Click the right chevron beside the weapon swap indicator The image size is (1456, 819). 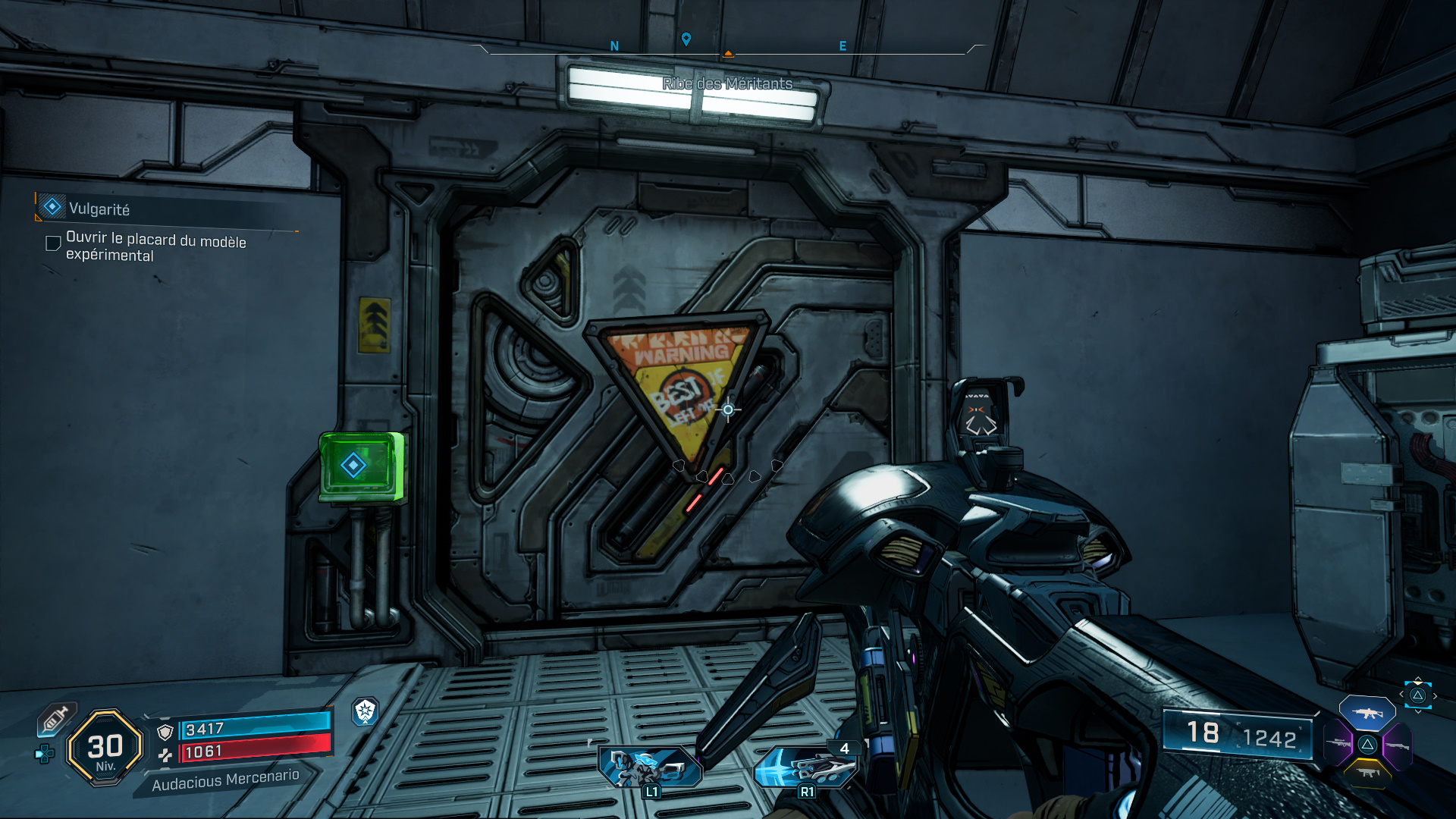(1436, 696)
